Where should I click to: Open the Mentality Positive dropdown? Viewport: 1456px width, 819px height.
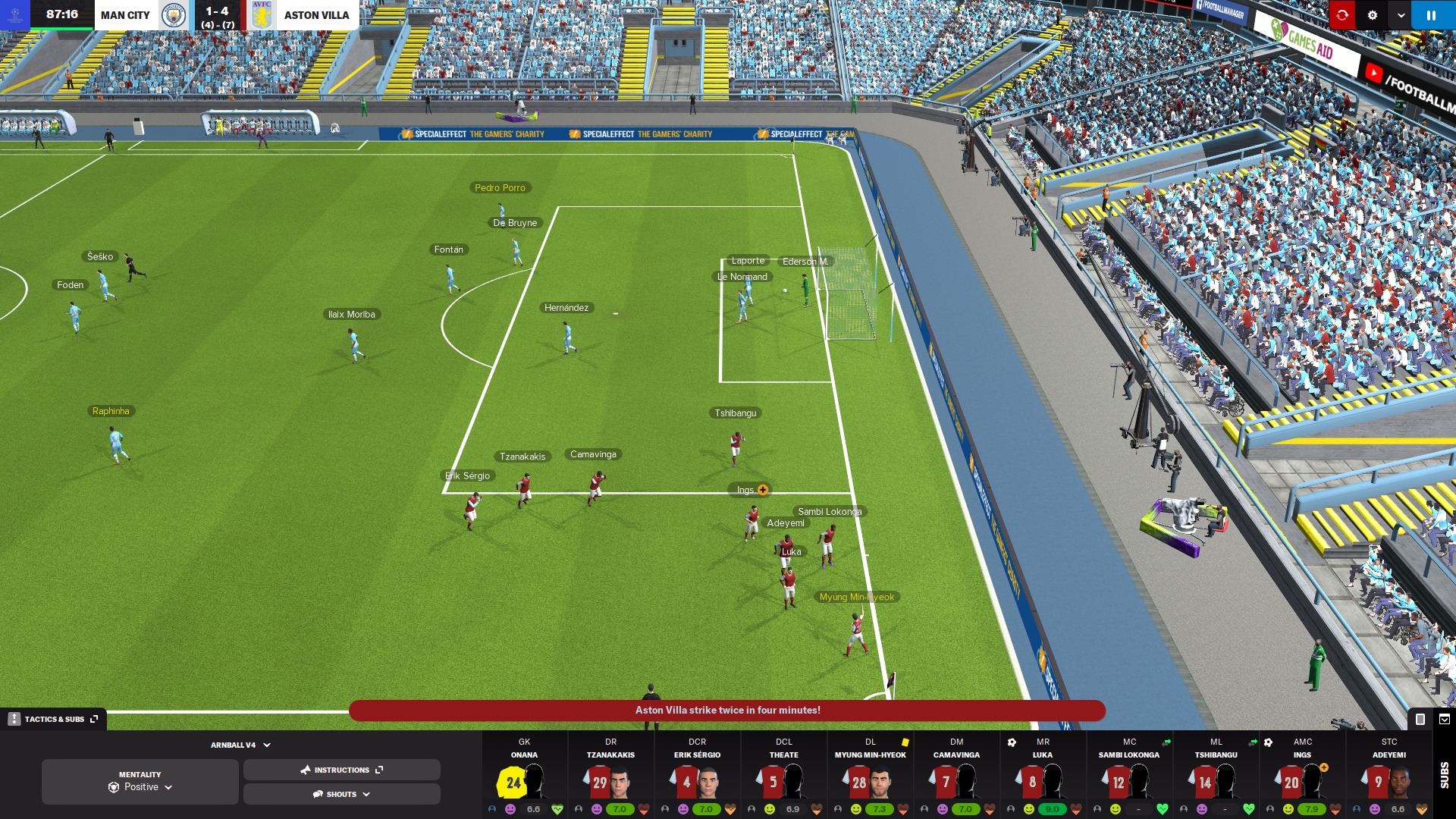(x=140, y=782)
